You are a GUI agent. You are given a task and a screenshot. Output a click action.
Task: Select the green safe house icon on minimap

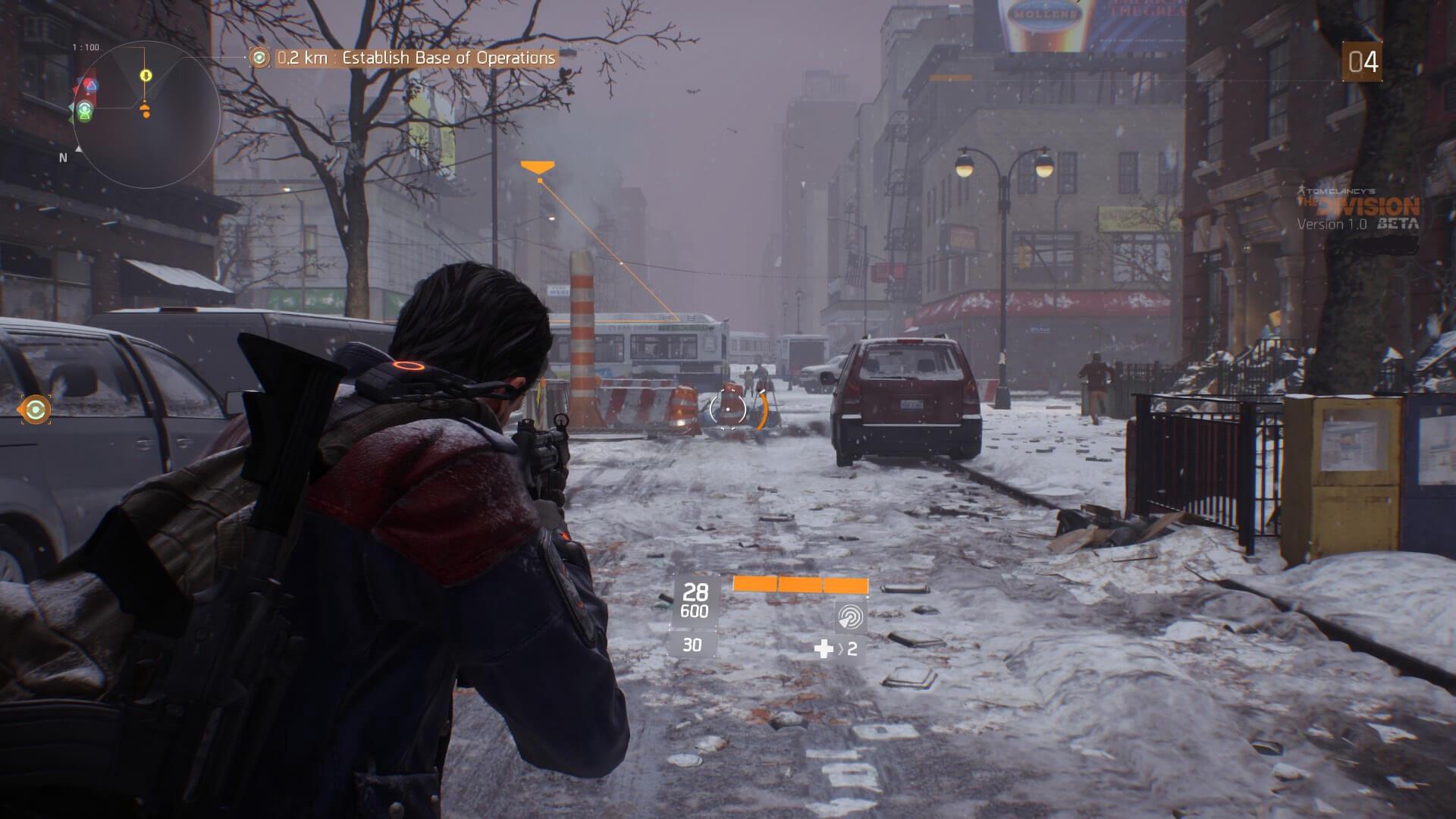pyautogui.click(x=83, y=110)
